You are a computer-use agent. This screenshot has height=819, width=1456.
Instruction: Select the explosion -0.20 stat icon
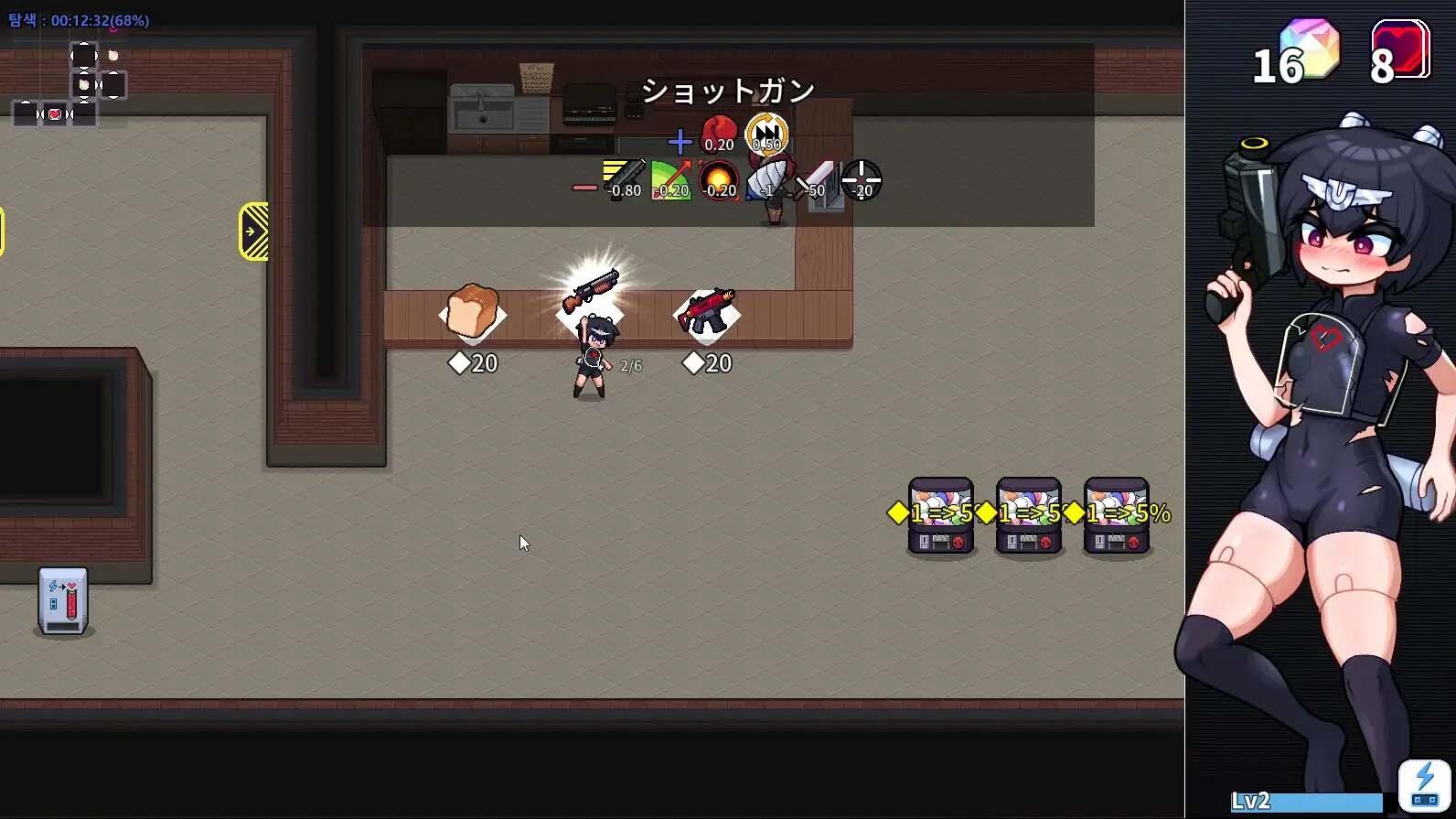(718, 179)
